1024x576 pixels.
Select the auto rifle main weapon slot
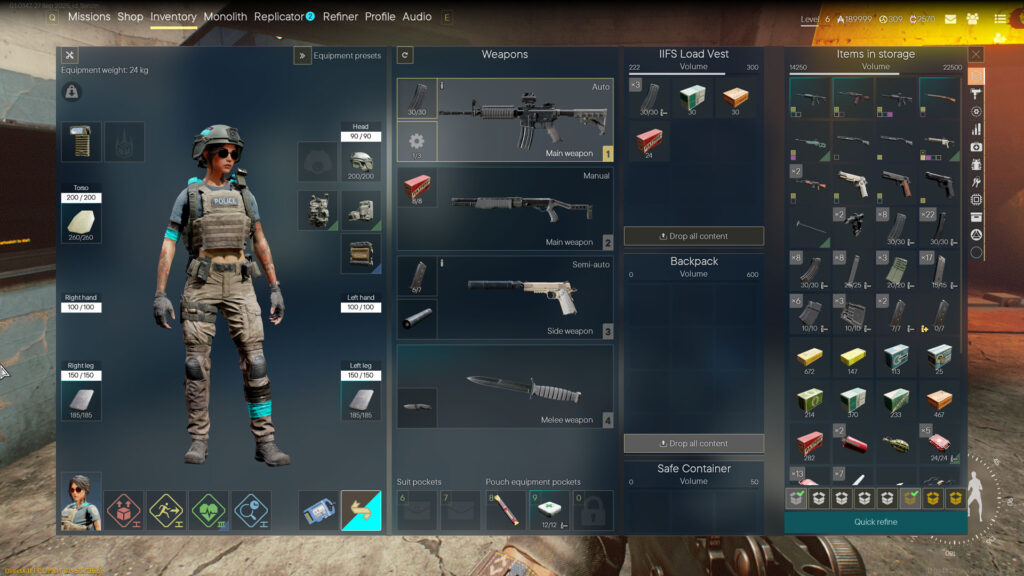tap(525, 120)
